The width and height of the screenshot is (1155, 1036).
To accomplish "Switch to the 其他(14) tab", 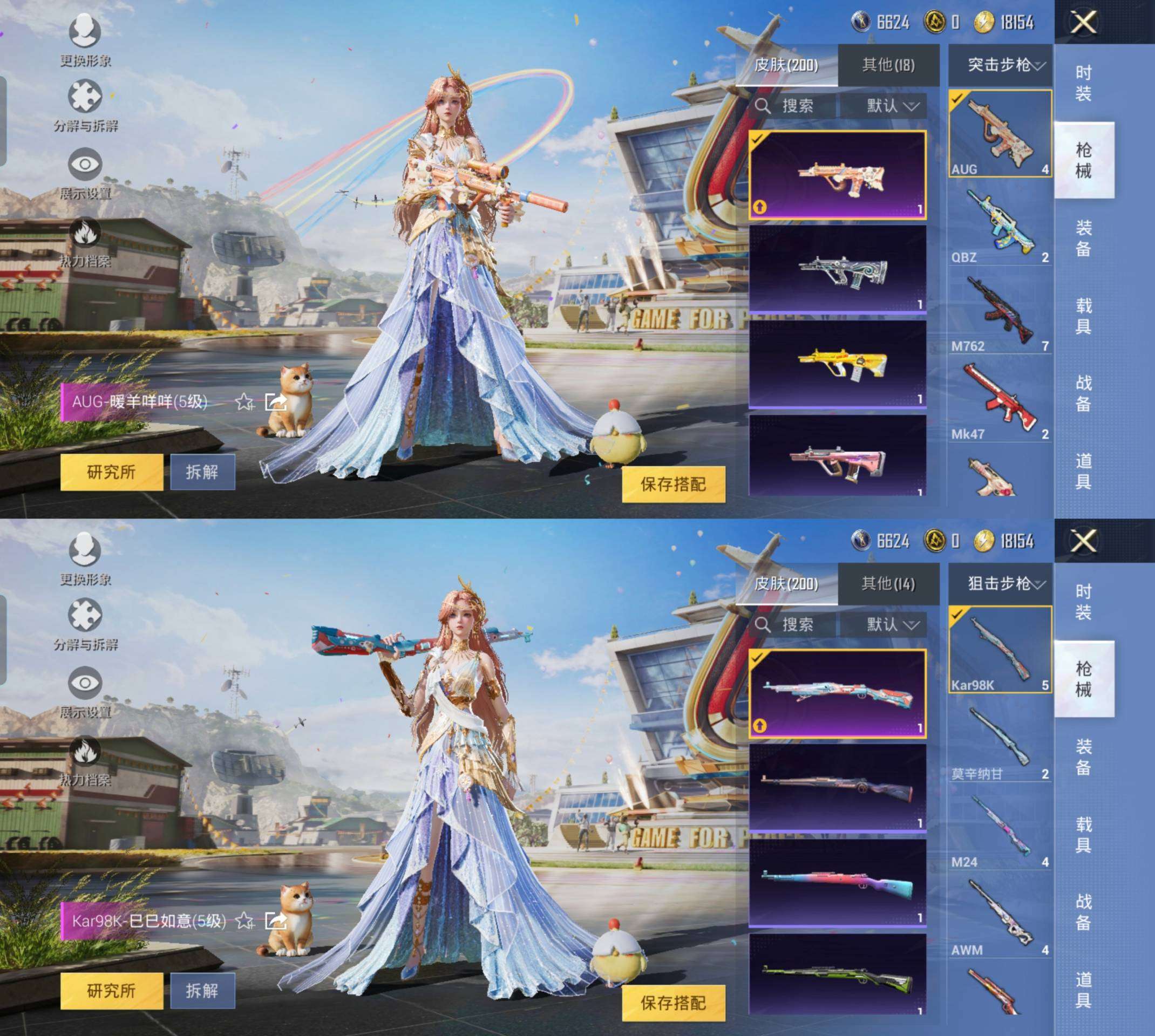I will (888, 583).
